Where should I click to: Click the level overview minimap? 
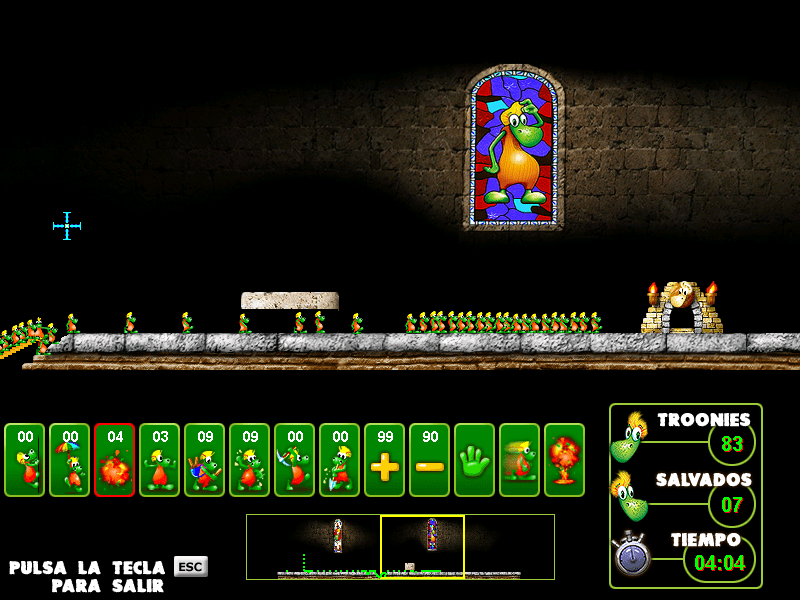400,546
